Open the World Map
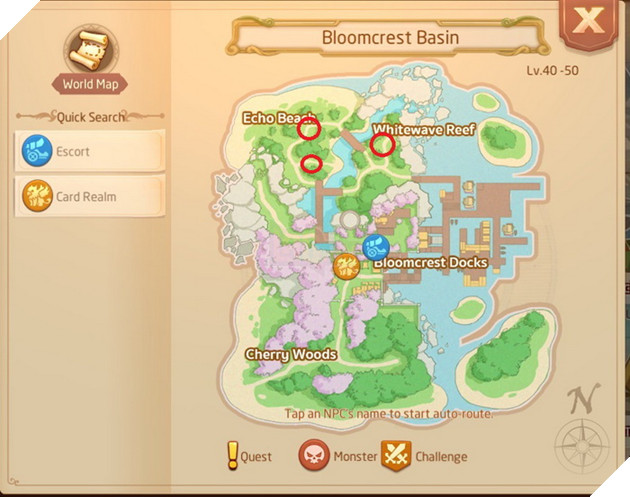The width and height of the screenshot is (630, 497). click(90, 58)
